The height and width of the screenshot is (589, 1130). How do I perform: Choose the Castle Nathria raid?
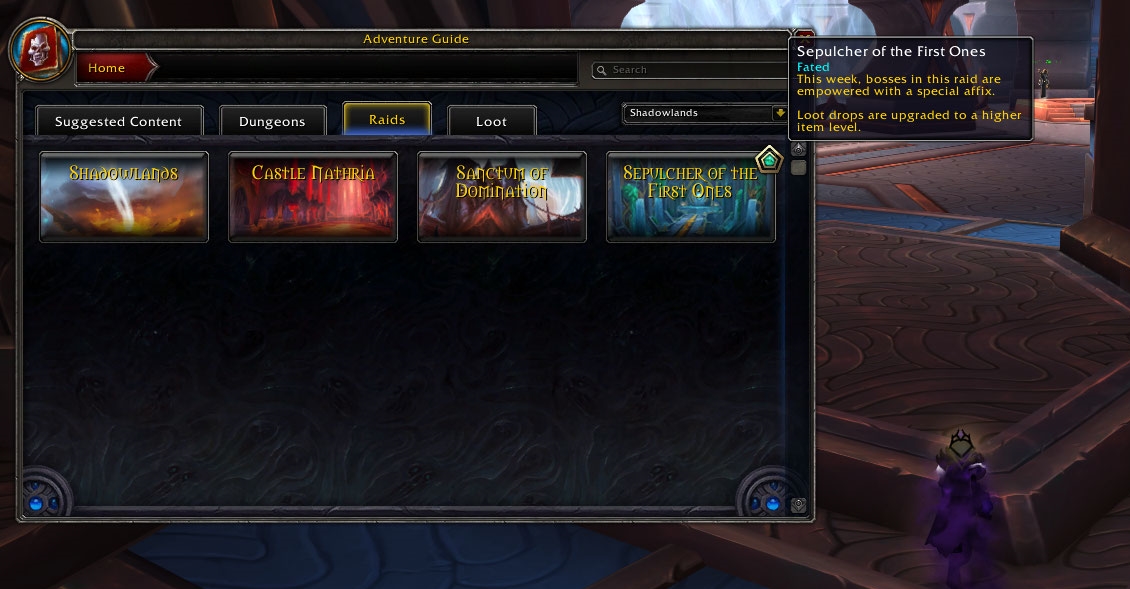(313, 196)
